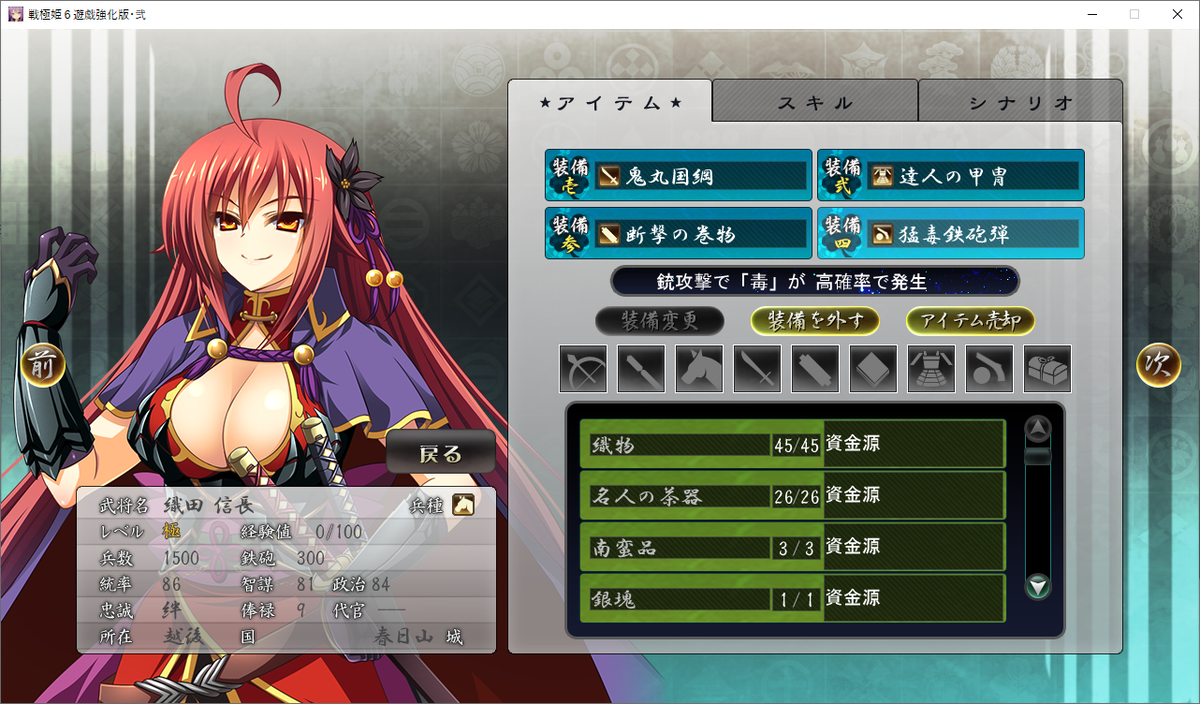Filter items by the horse head icon

coord(698,369)
